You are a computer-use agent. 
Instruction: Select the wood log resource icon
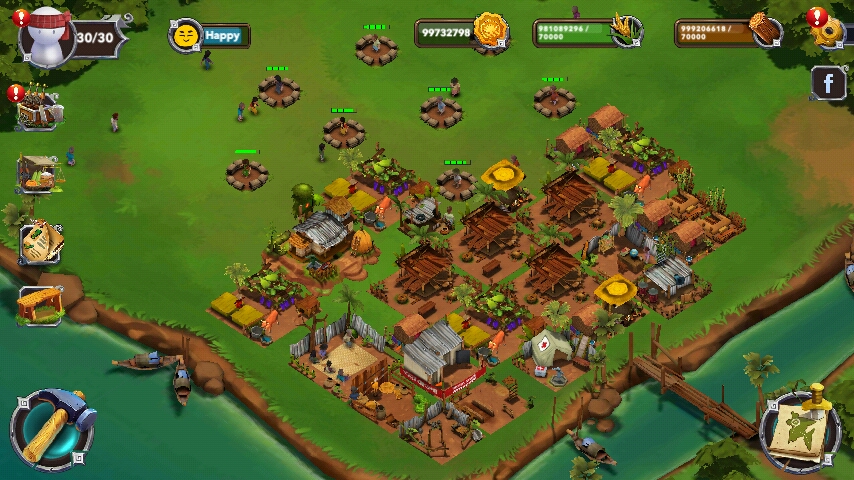[766, 31]
